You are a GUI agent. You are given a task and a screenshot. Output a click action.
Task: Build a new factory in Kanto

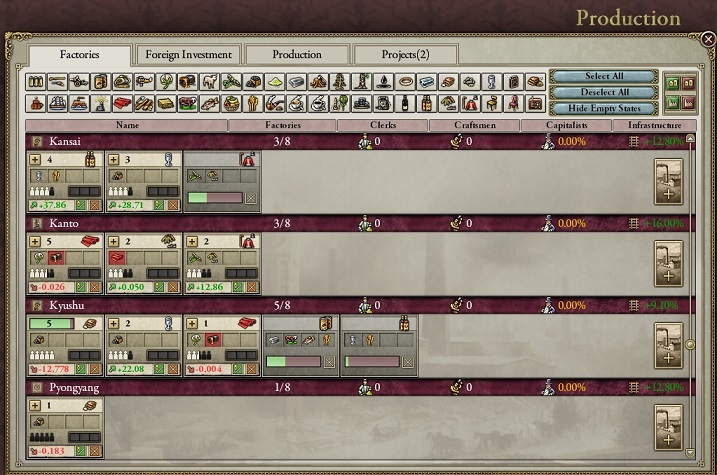coord(668,262)
